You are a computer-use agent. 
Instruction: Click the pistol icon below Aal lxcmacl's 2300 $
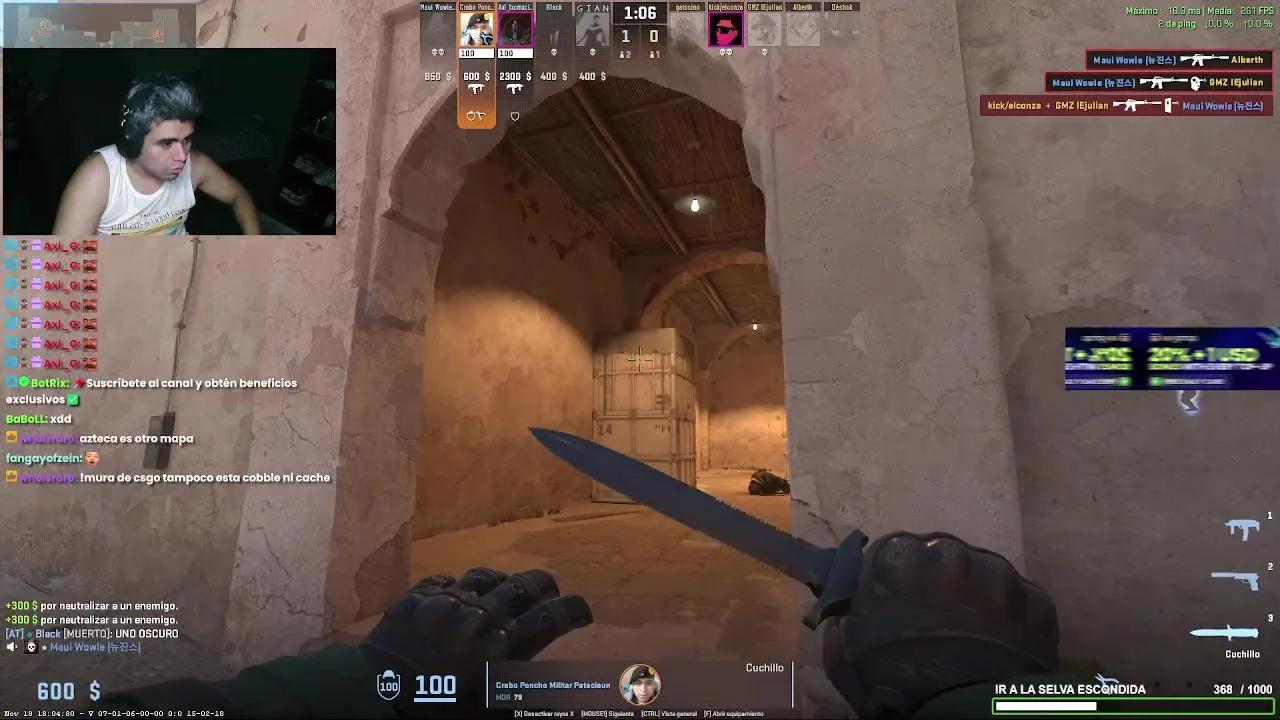pyautogui.click(x=513, y=88)
